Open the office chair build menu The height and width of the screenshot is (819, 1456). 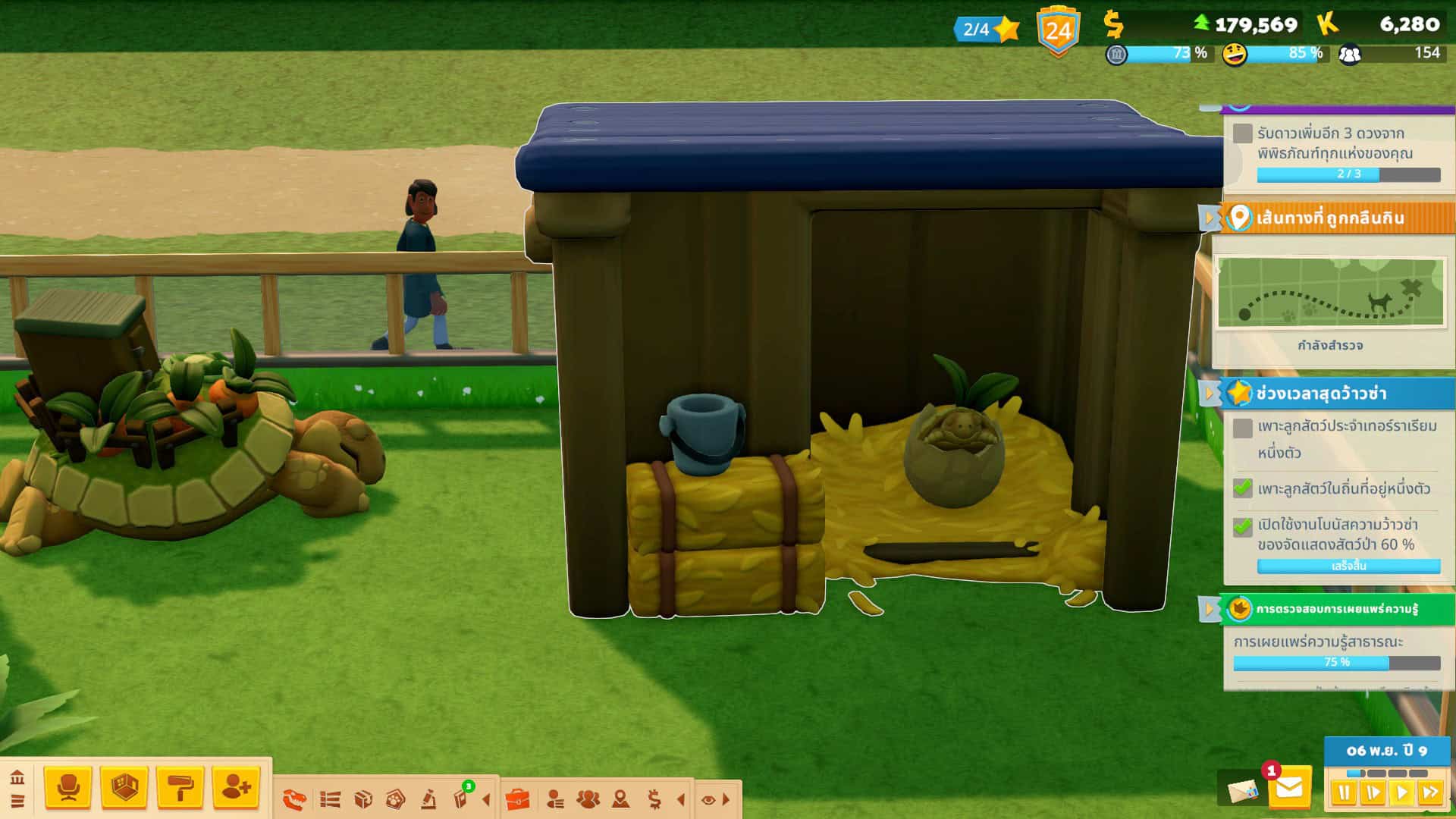(x=68, y=787)
